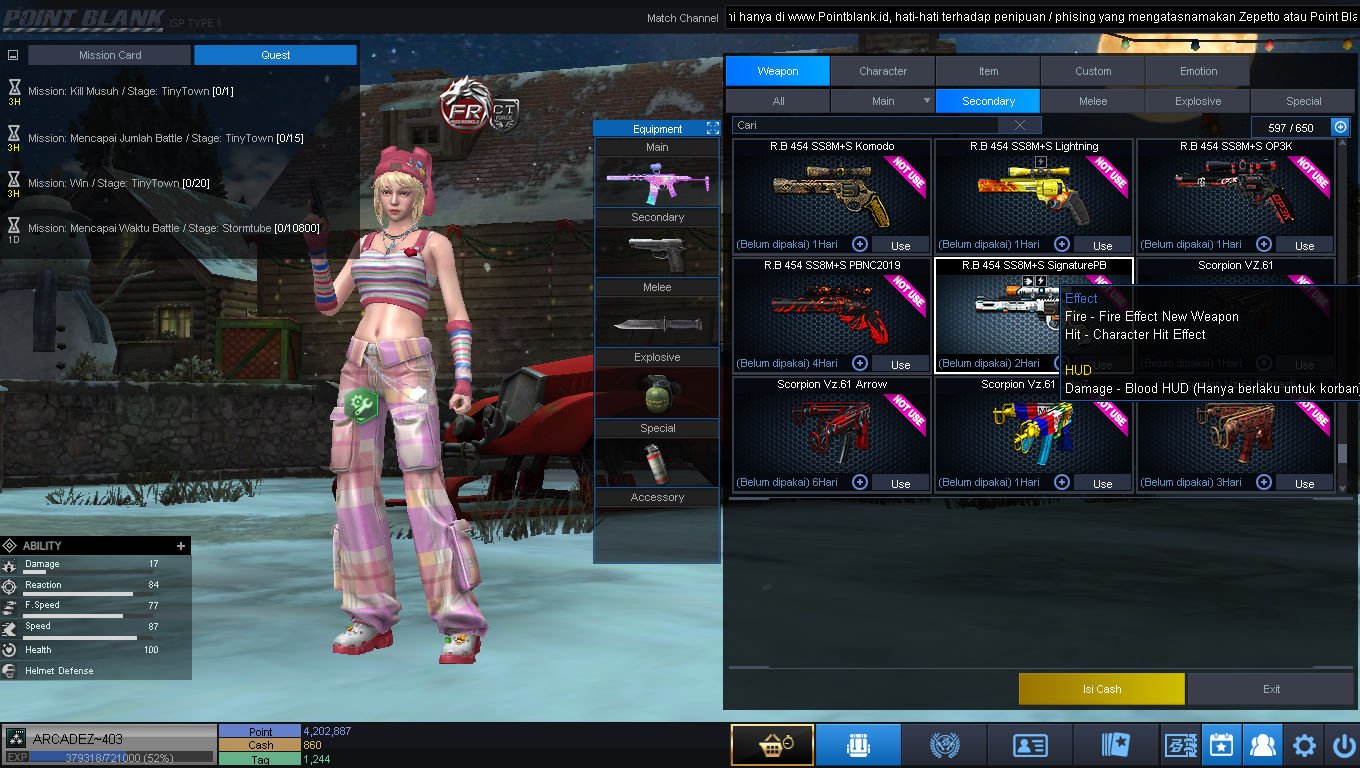Viewport: 1360px width, 768px height.
Task: Click the Isi Cash button
Action: pyautogui.click(x=1101, y=689)
